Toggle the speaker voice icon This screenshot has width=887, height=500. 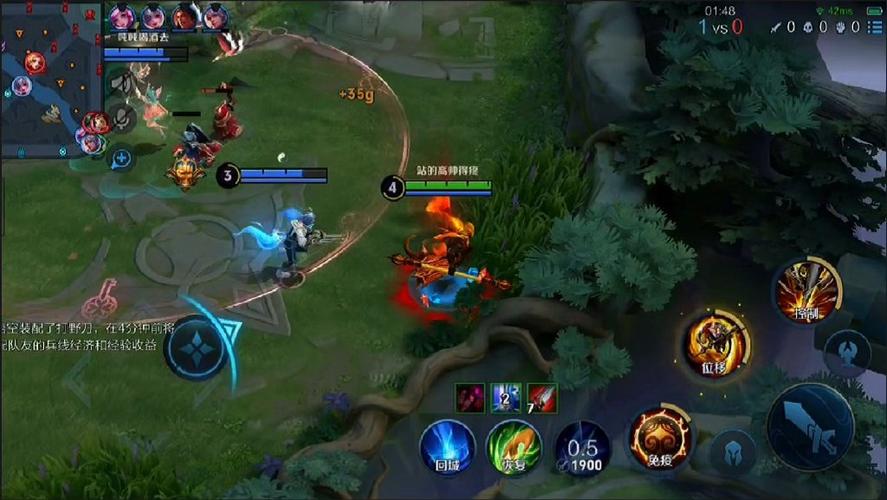point(121,82)
